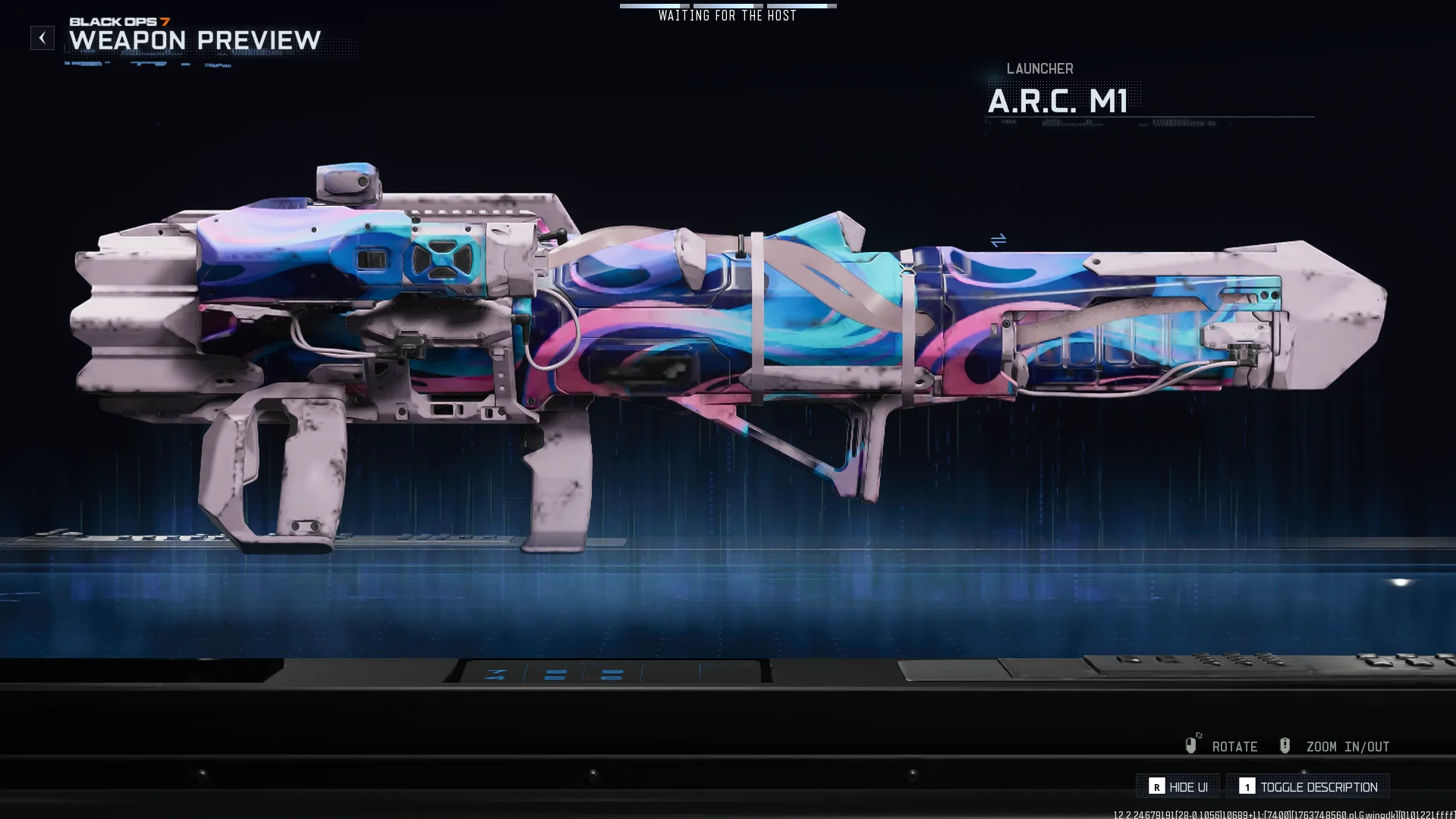Go back using the arrow button
The width and height of the screenshot is (1456, 819).
click(42, 38)
